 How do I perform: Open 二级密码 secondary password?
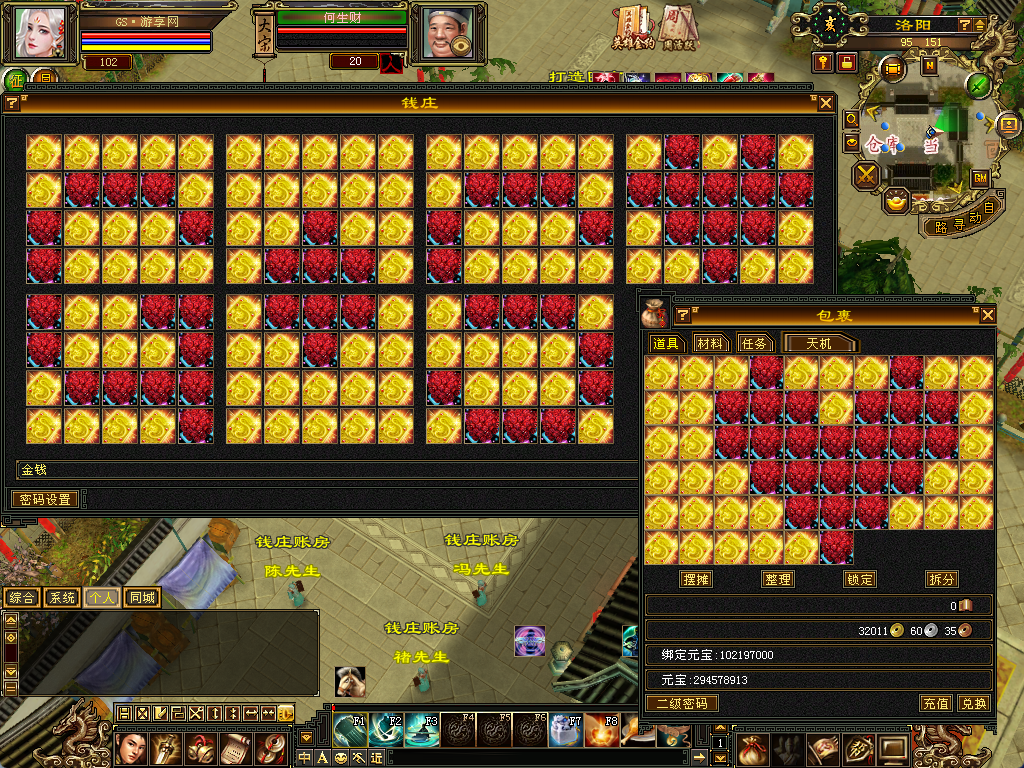pyautogui.click(x=682, y=703)
